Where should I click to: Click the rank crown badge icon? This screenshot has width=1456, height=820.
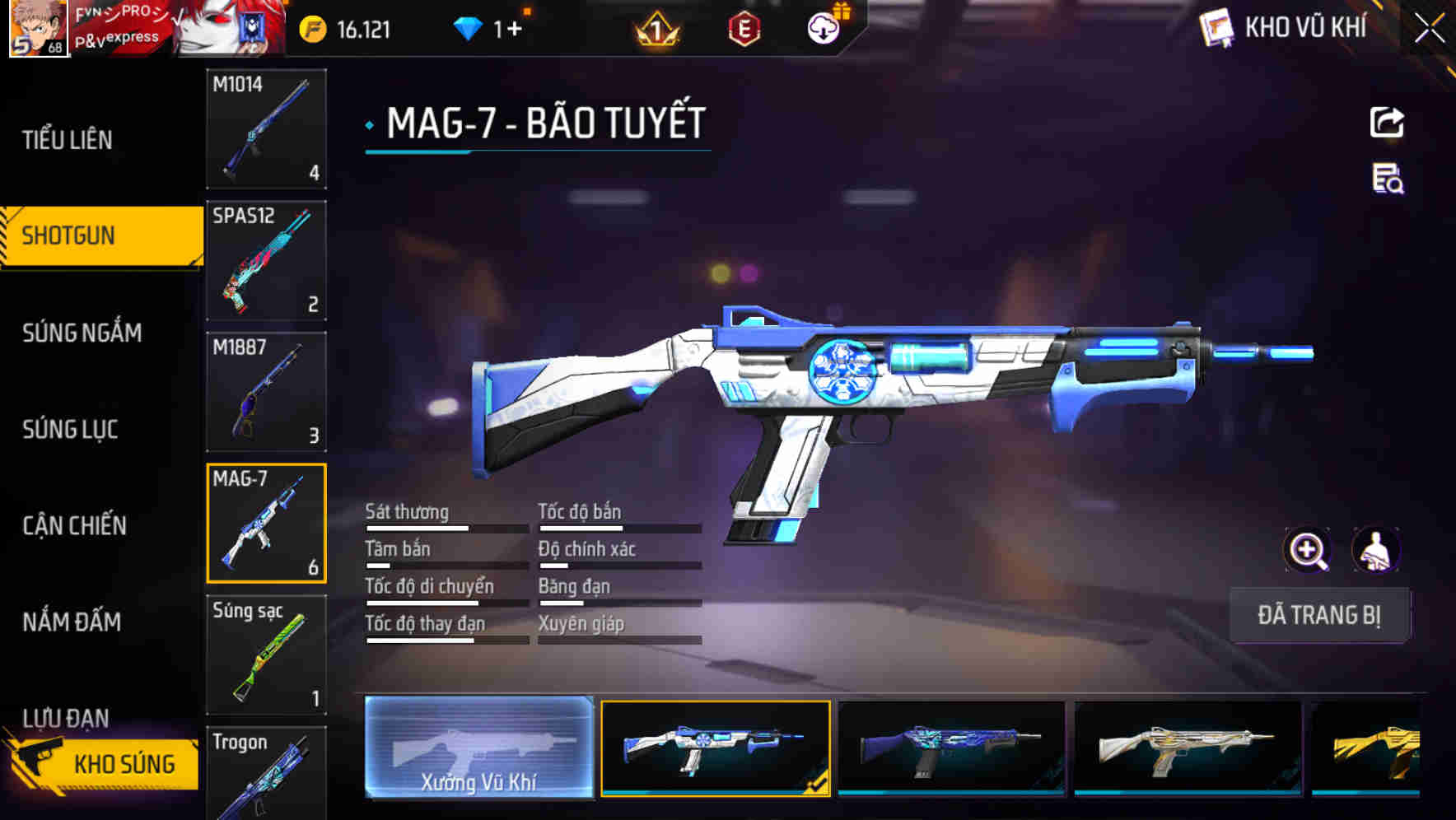tap(653, 30)
